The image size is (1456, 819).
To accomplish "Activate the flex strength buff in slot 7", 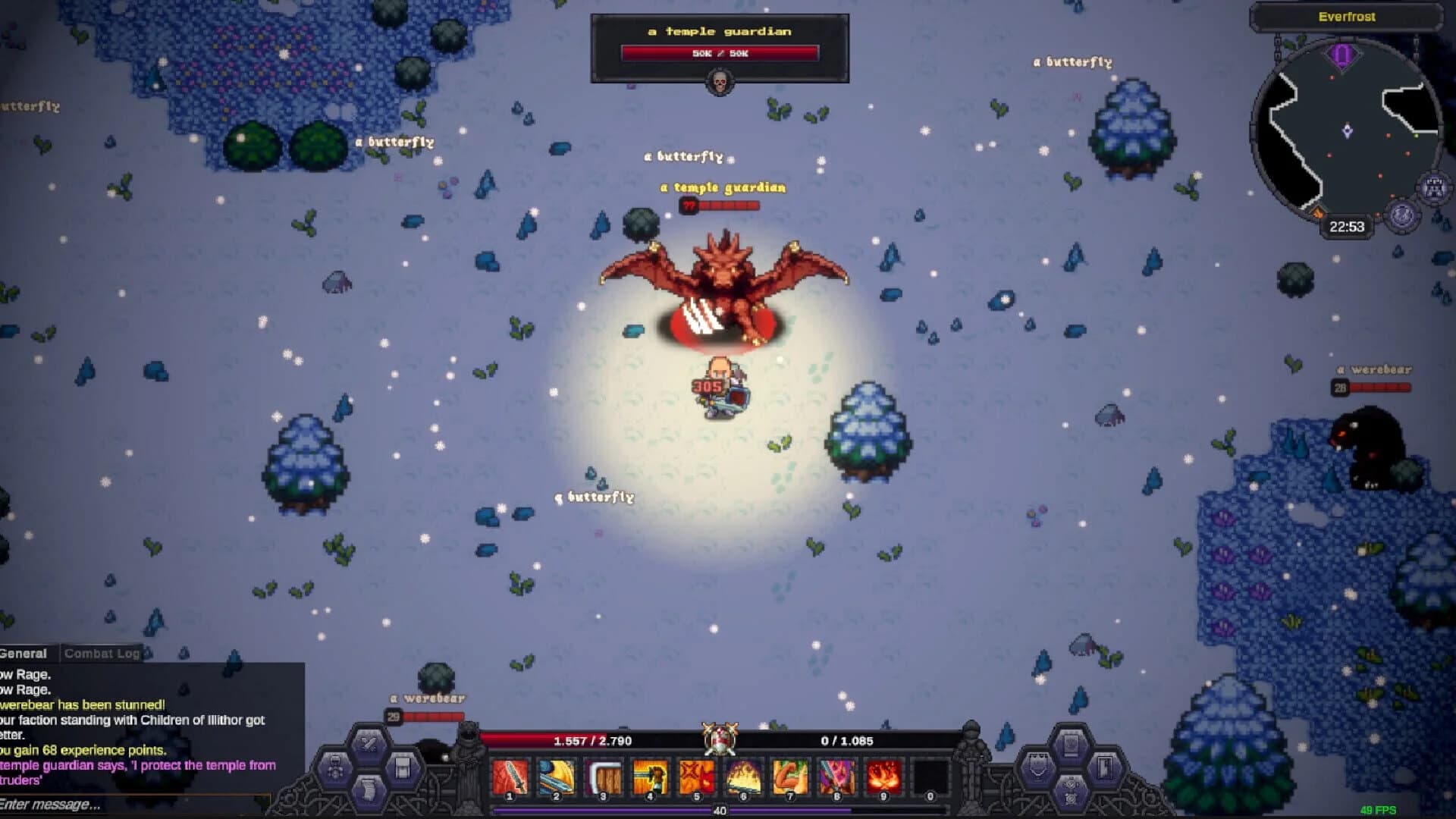I will coord(791,773).
